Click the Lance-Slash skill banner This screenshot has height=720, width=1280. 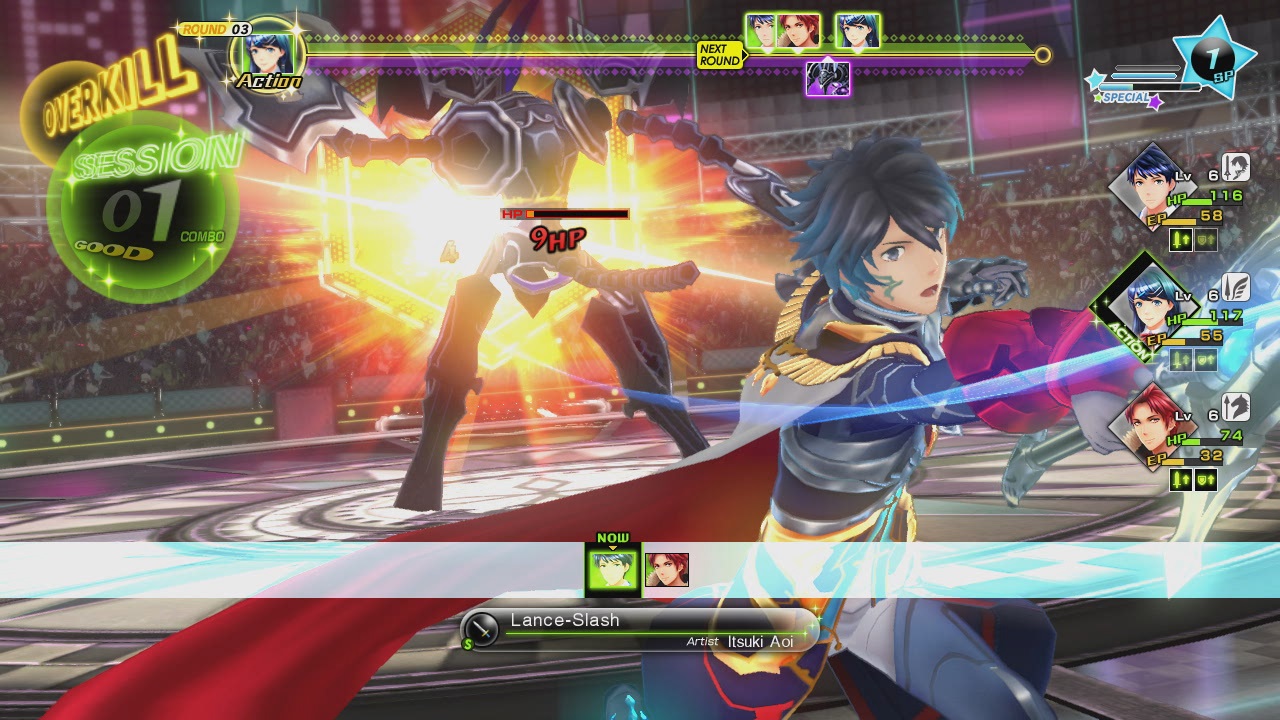click(640, 630)
